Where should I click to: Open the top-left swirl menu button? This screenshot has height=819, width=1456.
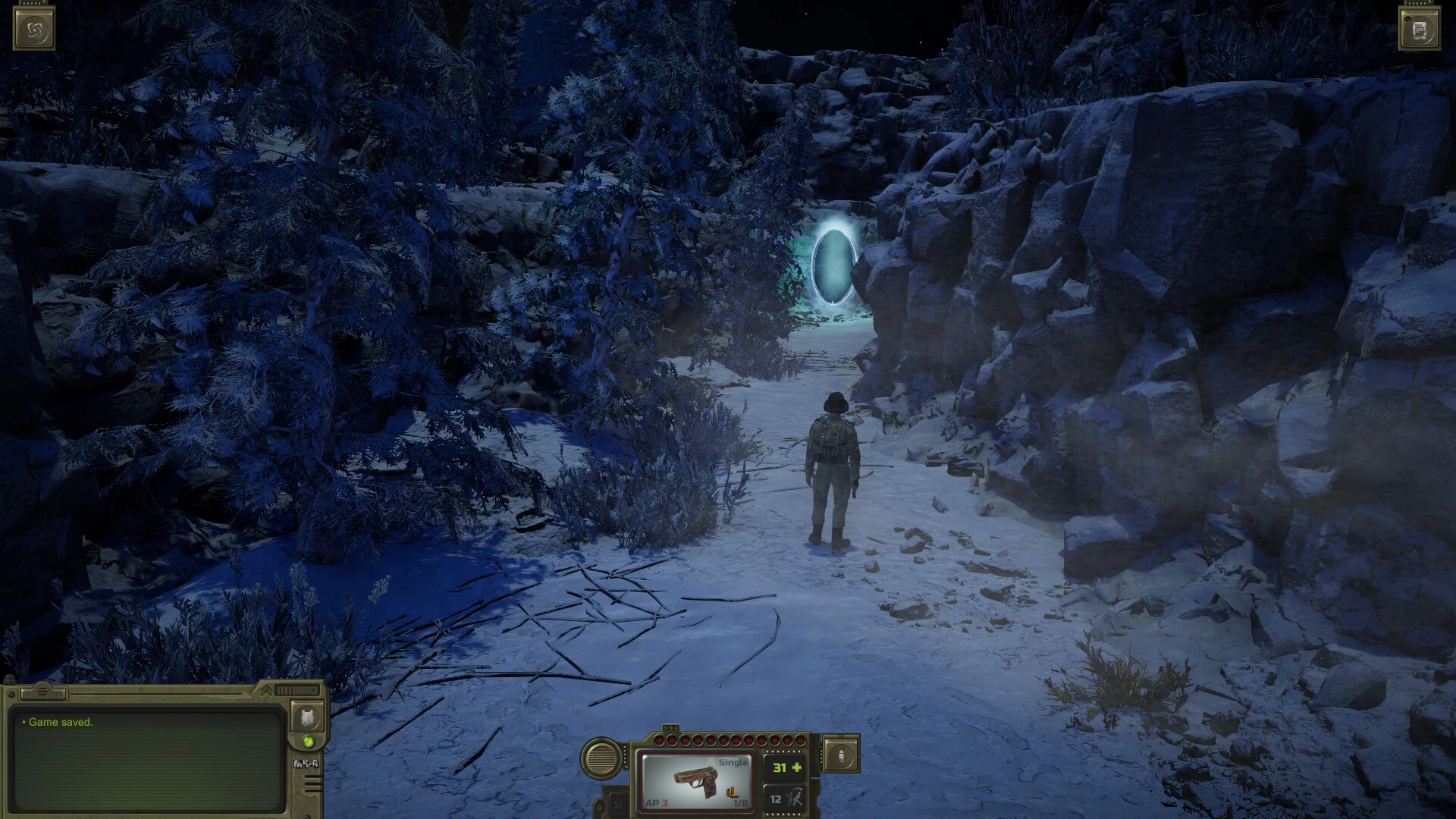pyautogui.click(x=34, y=30)
